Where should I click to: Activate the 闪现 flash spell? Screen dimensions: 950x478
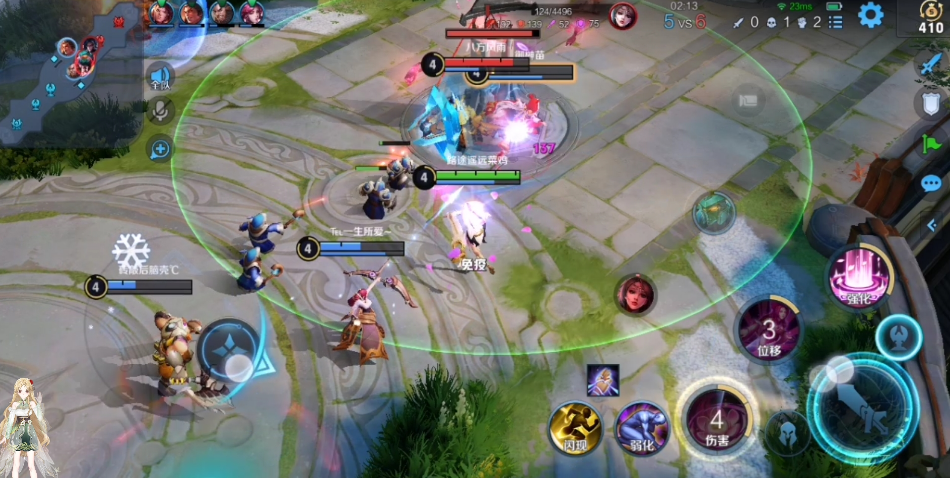point(576,427)
